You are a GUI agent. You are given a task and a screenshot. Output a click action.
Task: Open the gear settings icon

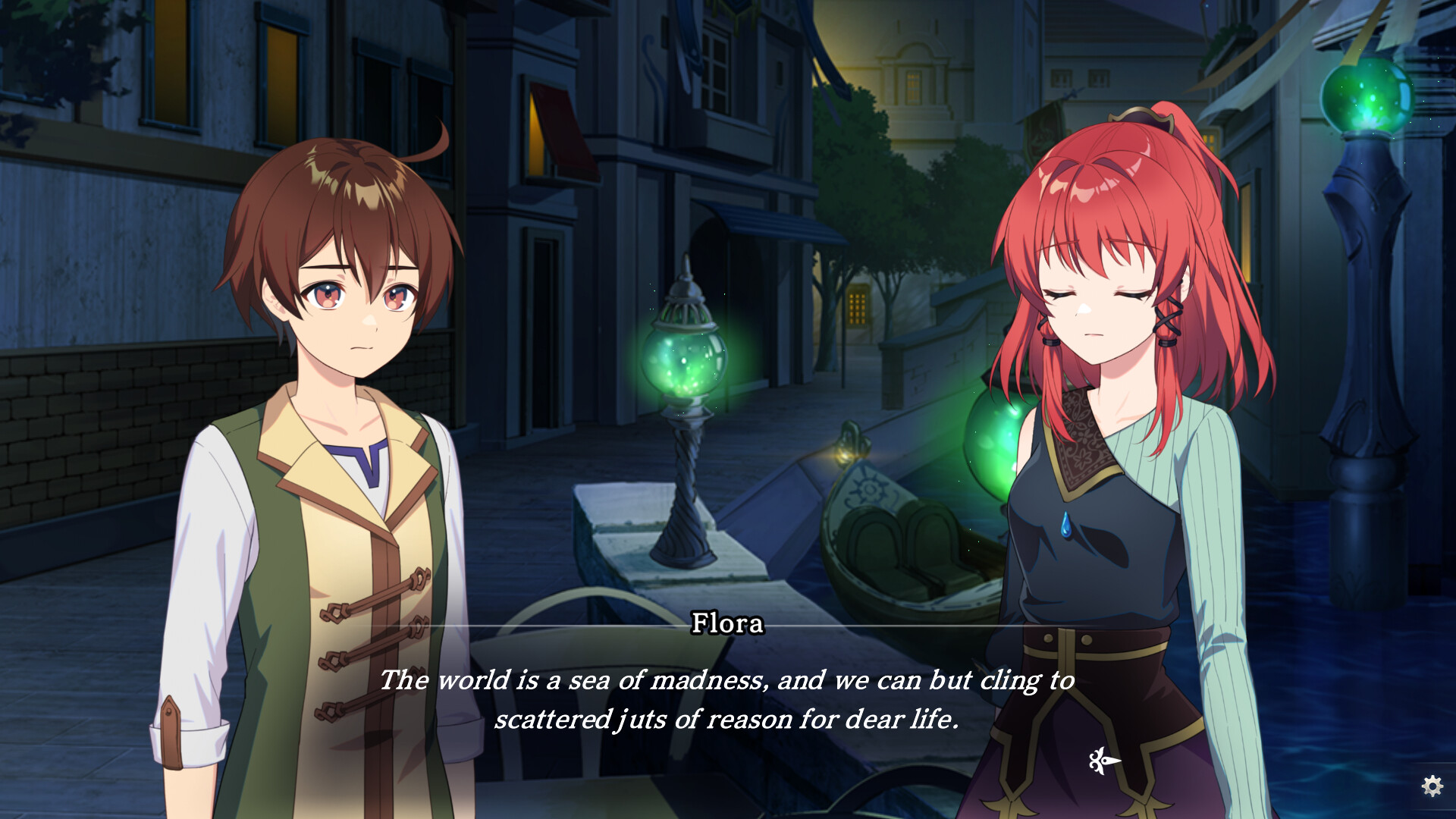(1432, 786)
